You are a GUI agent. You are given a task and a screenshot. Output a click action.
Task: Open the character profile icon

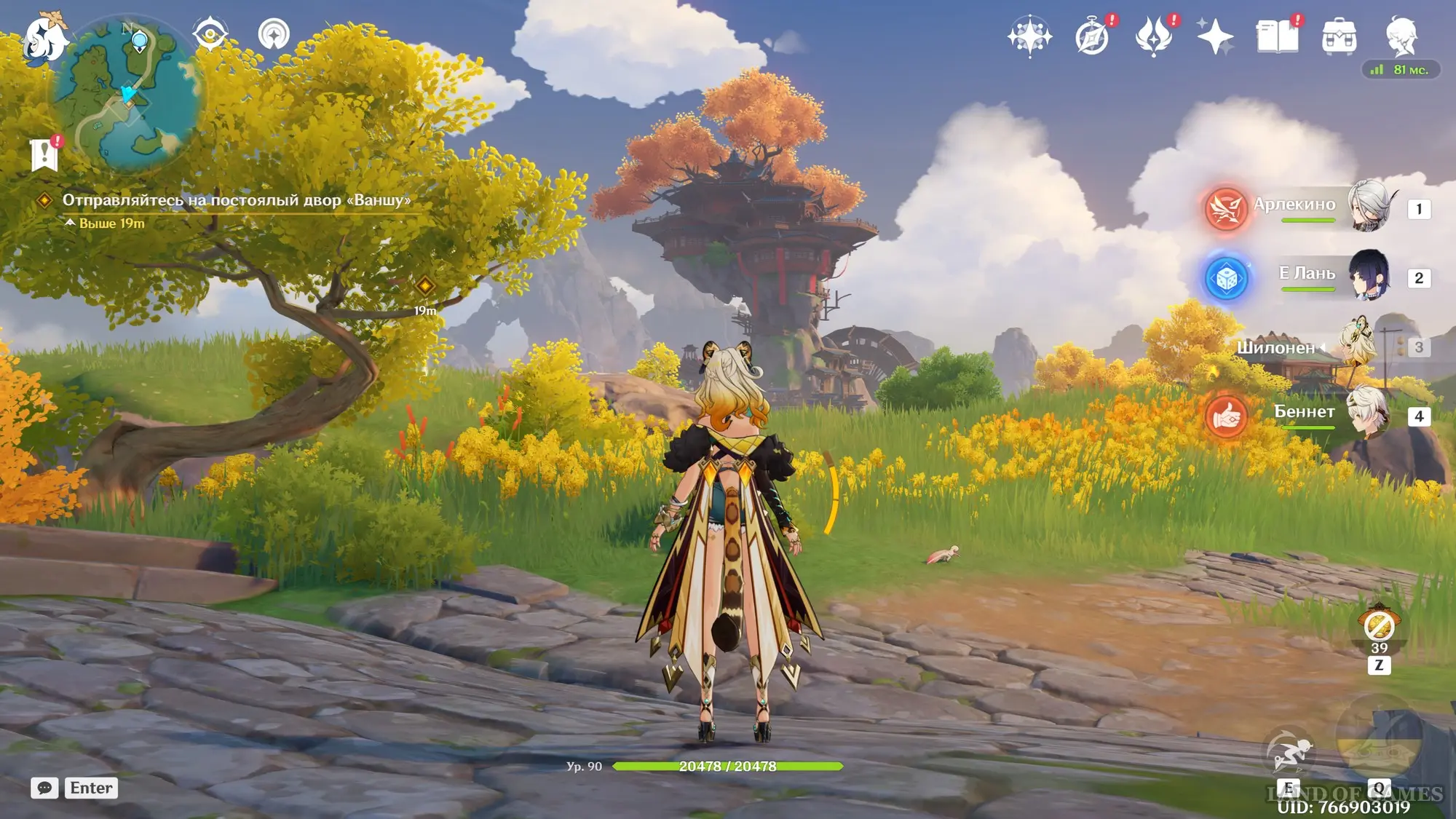pos(1401,36)
